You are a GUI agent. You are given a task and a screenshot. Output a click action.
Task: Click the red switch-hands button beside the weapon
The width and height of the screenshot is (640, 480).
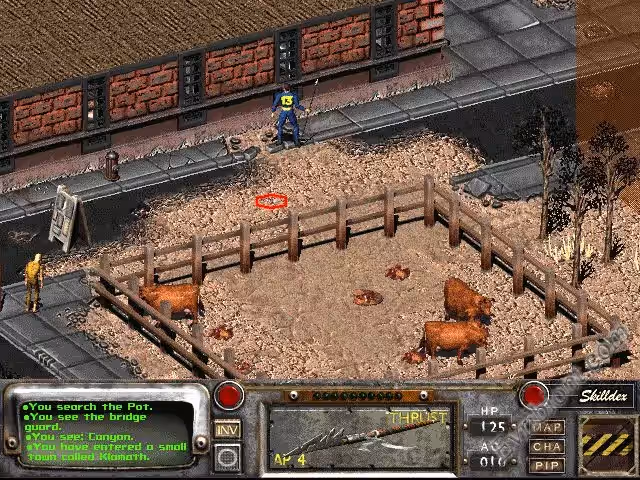pos(533,394)
